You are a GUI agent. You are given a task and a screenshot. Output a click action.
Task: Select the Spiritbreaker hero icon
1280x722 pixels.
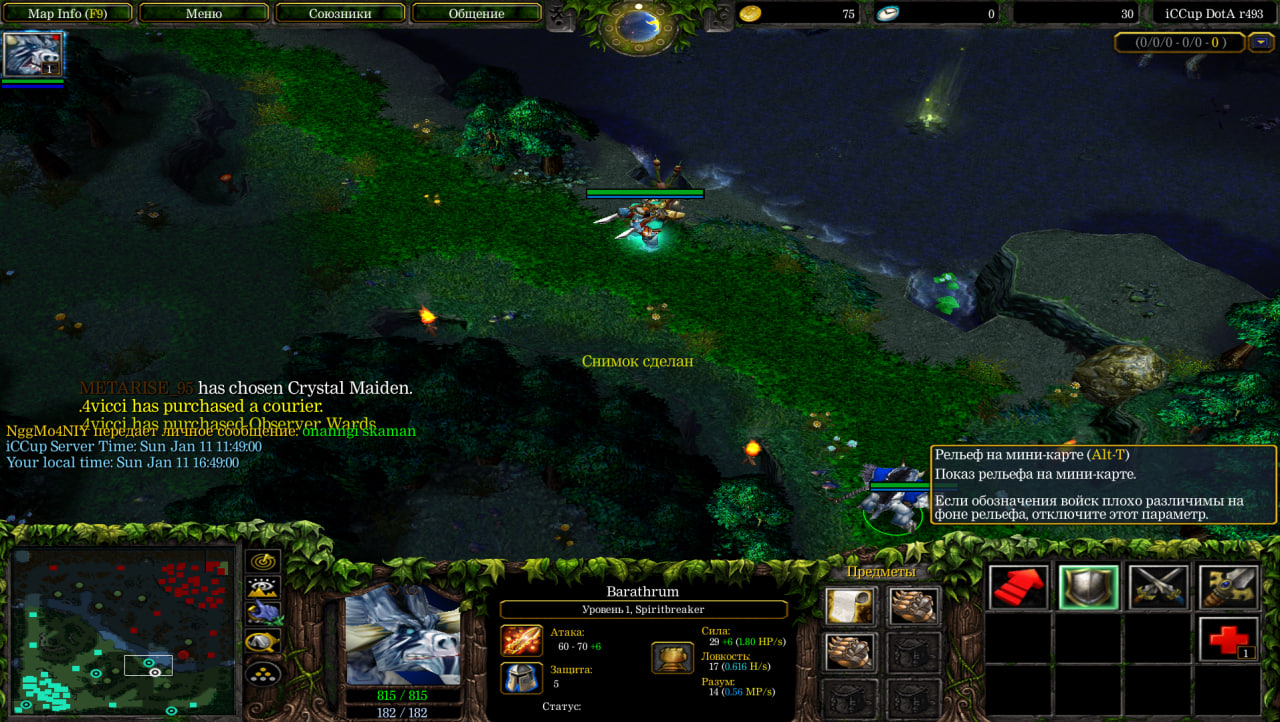[34, 54]
